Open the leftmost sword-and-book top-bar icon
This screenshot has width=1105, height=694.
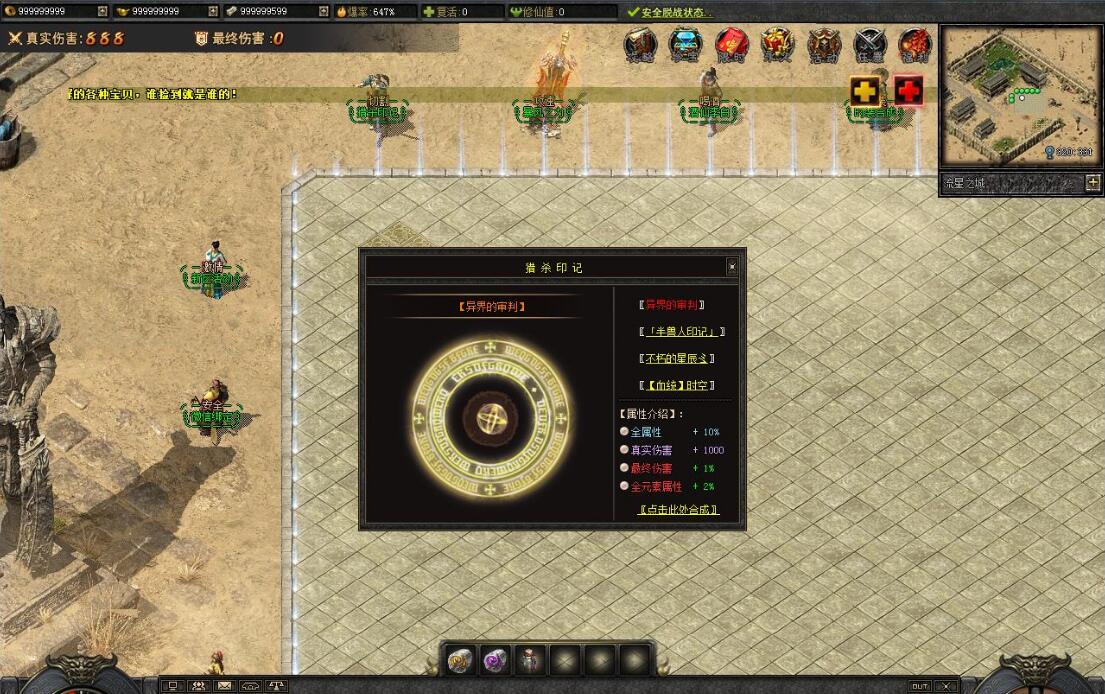click(x=641, y=44)
